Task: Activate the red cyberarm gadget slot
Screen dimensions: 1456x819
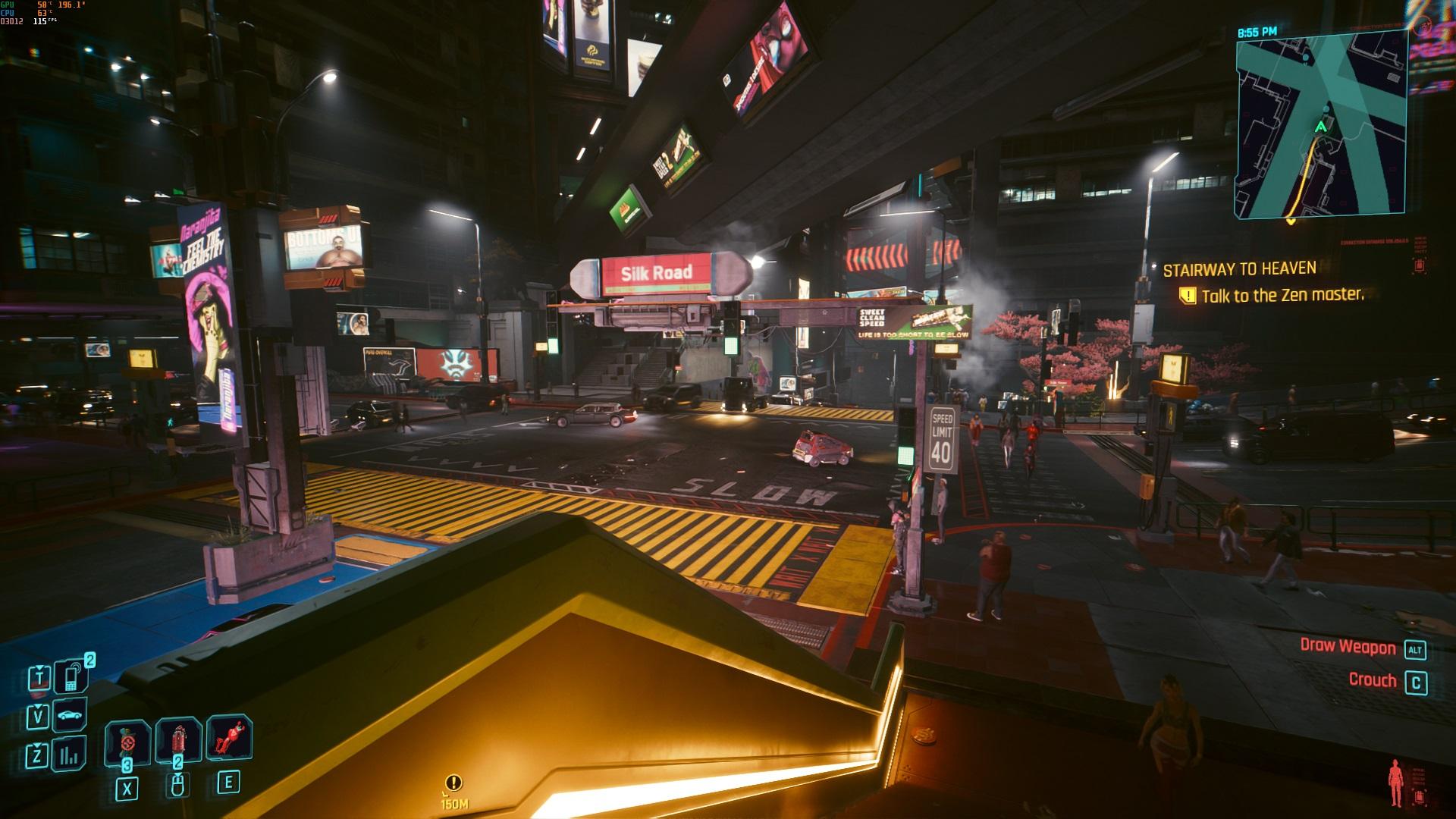Action: (229, 738)
